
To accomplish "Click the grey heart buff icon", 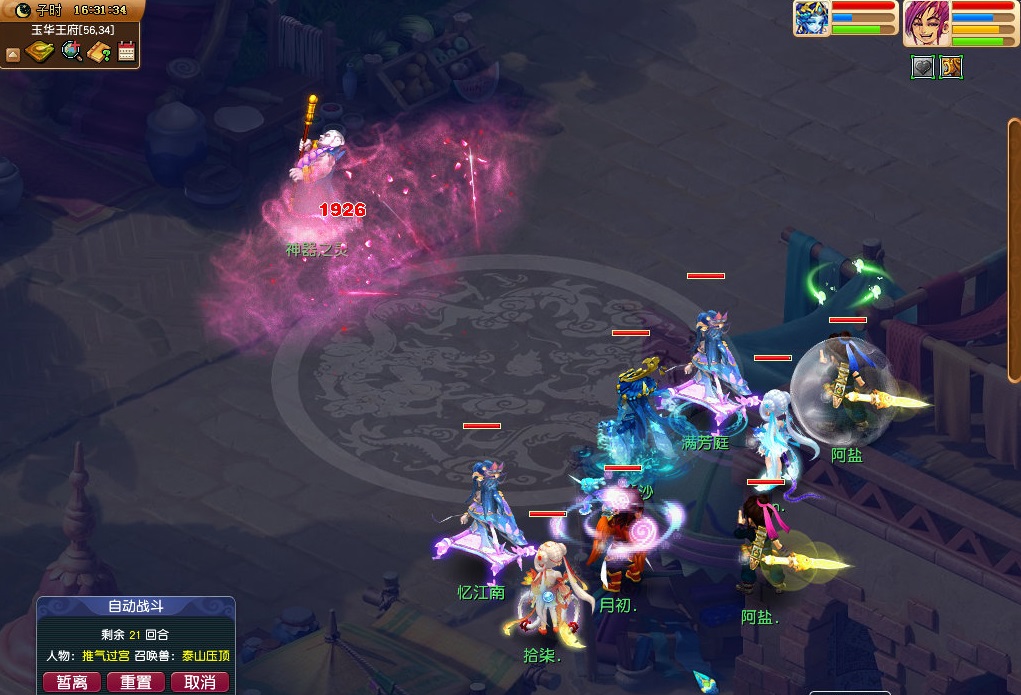I will (923, 67).
